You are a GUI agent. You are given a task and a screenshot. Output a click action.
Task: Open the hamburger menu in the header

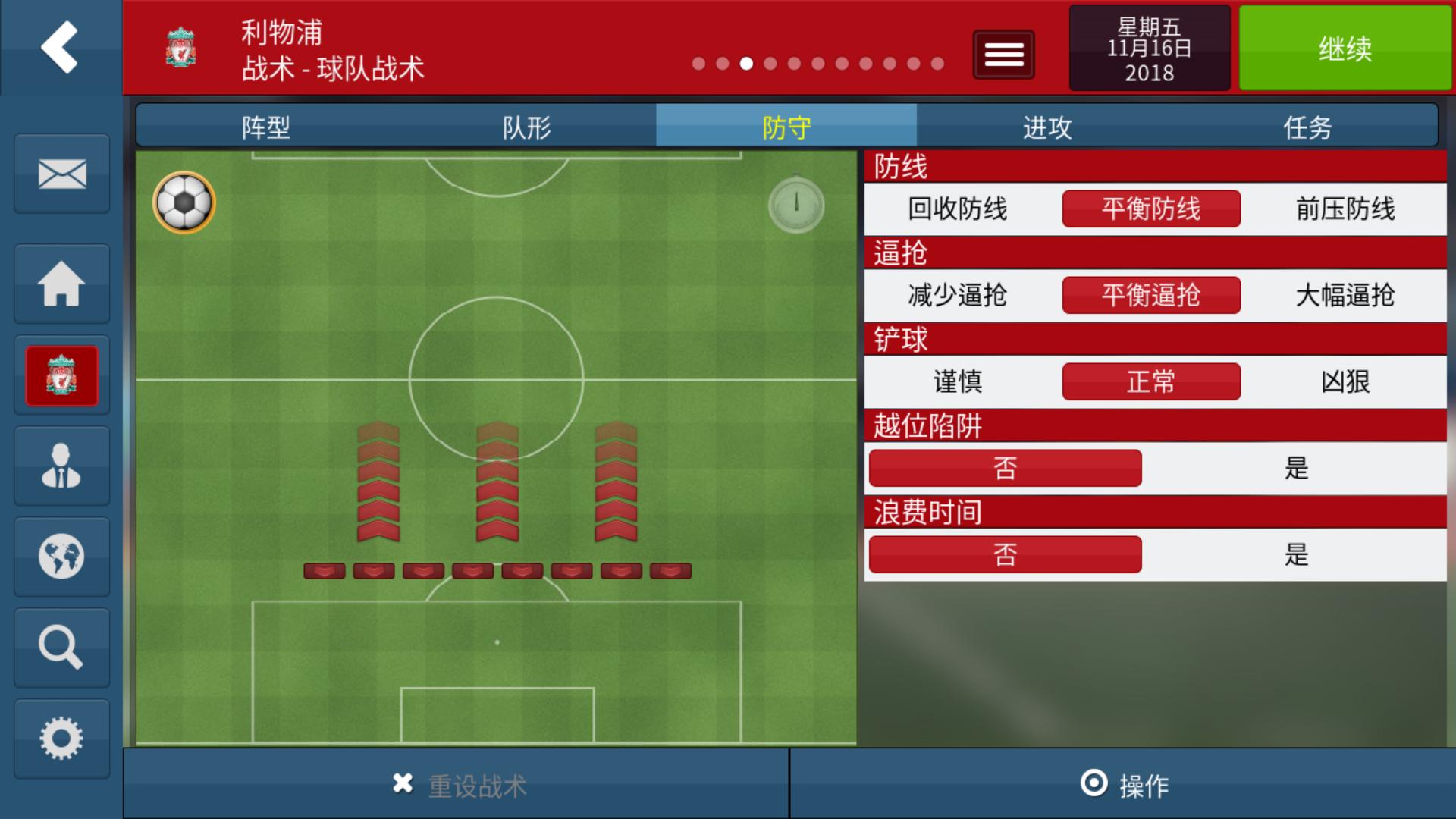click(x=1003, y=54)
